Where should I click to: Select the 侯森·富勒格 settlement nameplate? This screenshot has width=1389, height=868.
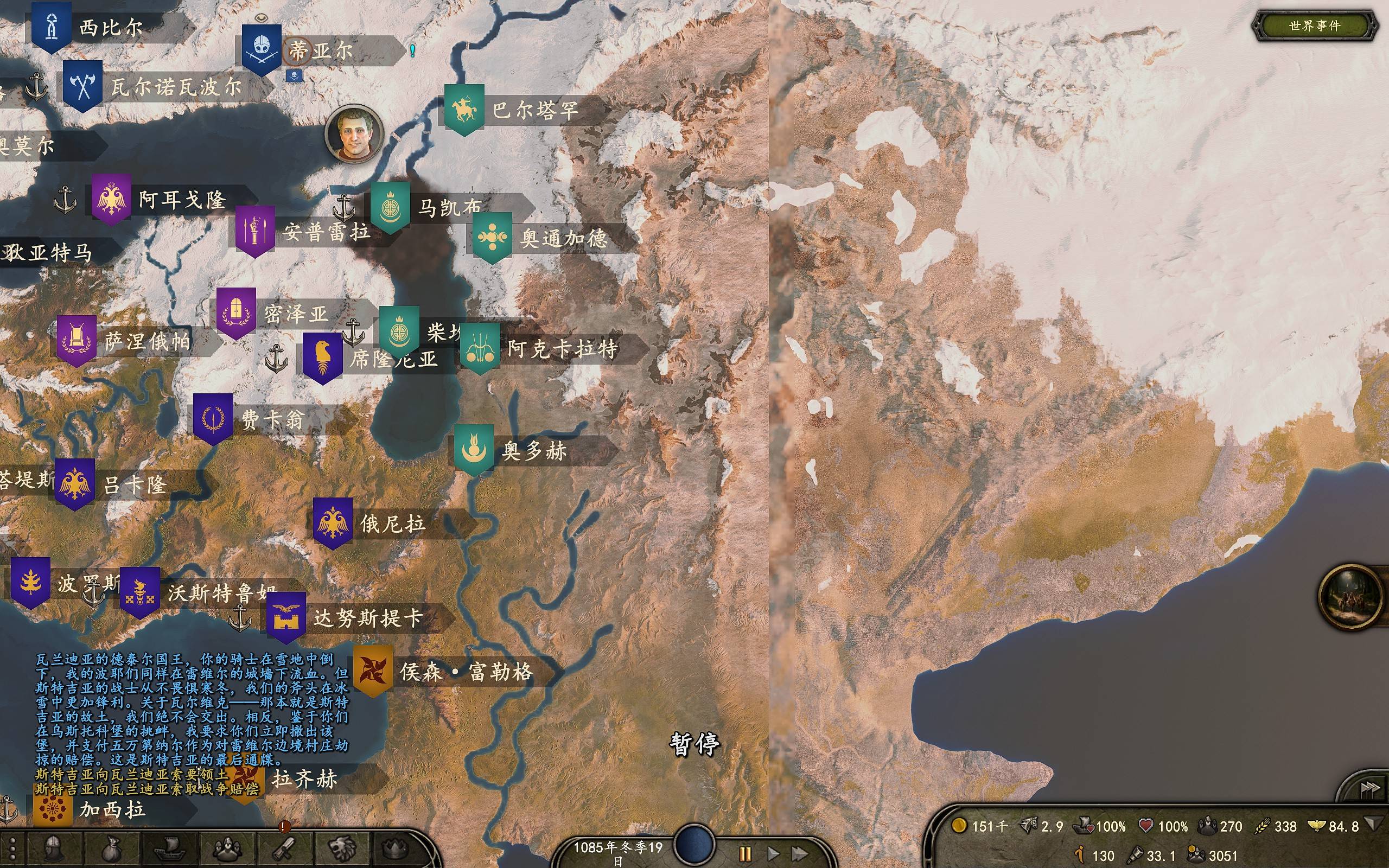pyautogui.click(x=466, y=672)
